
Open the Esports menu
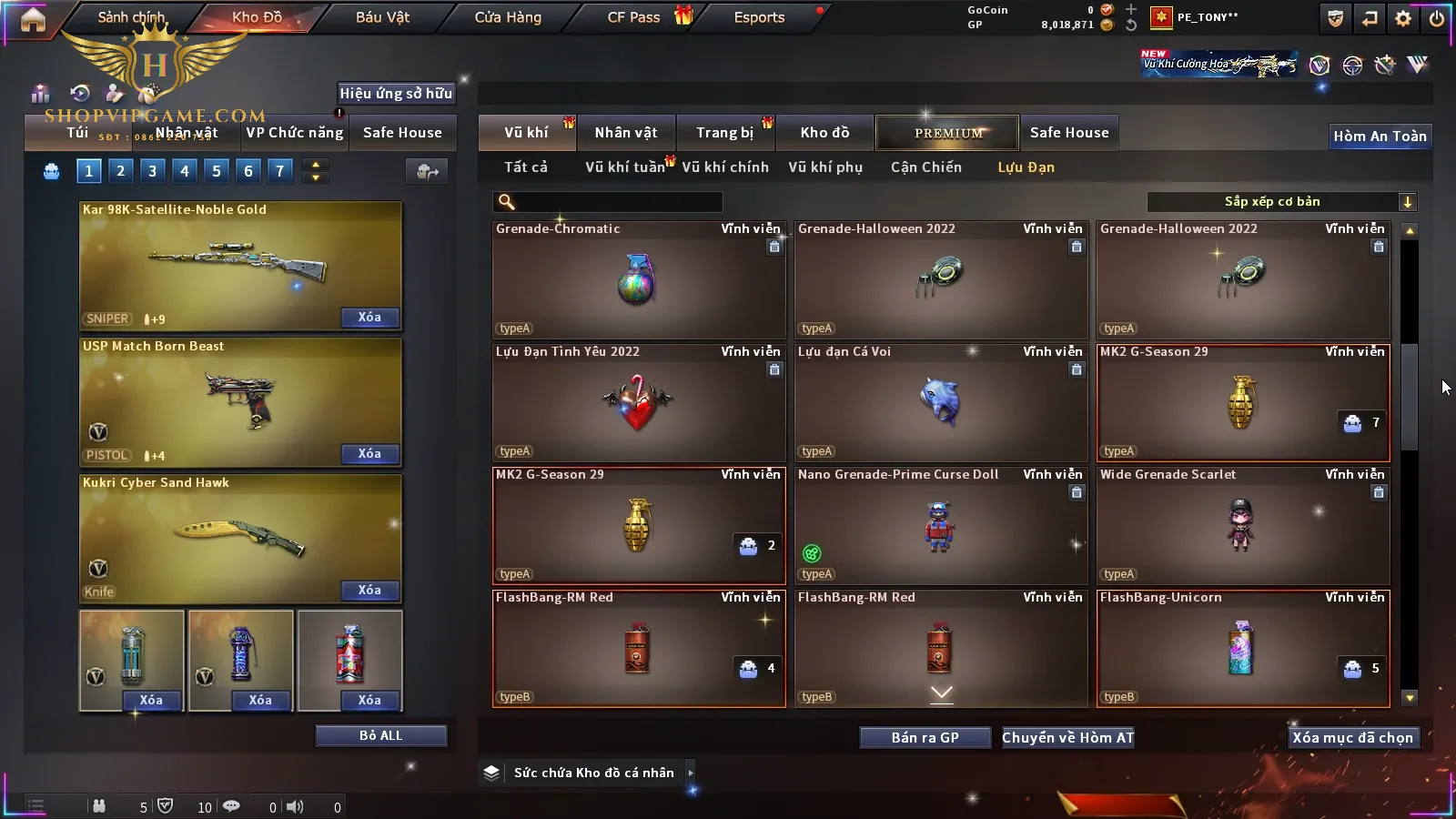tap(759, 17)
